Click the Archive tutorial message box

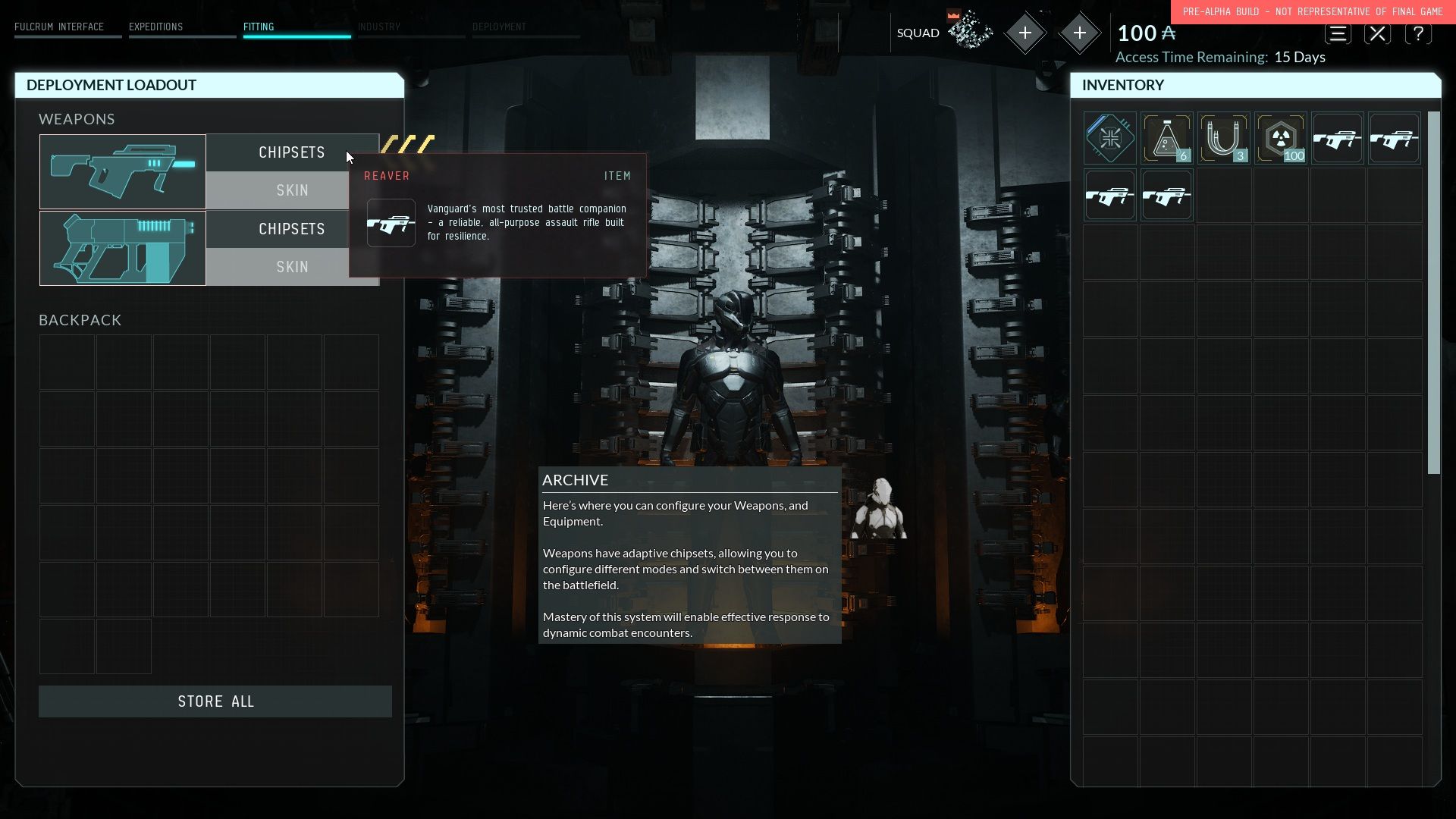coord(689,555)
